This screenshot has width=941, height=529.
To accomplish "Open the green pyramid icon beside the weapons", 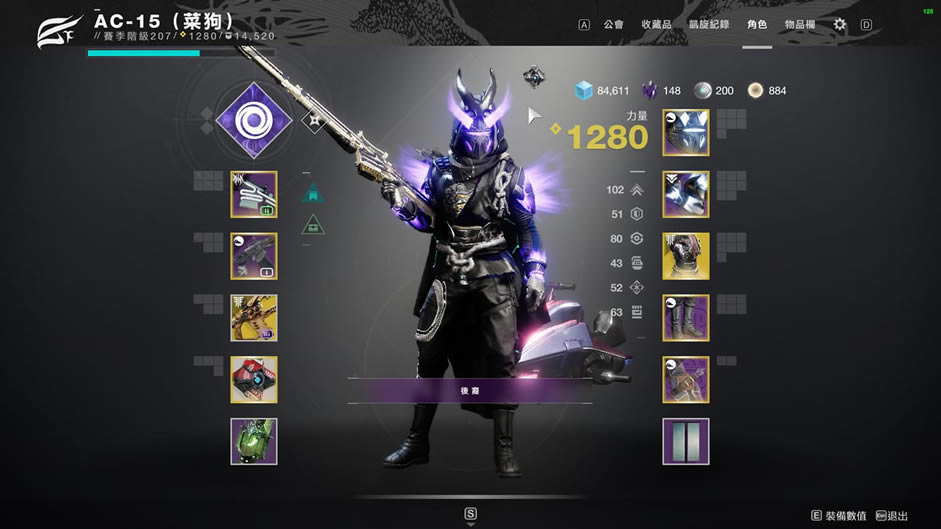I will [314, 224].
